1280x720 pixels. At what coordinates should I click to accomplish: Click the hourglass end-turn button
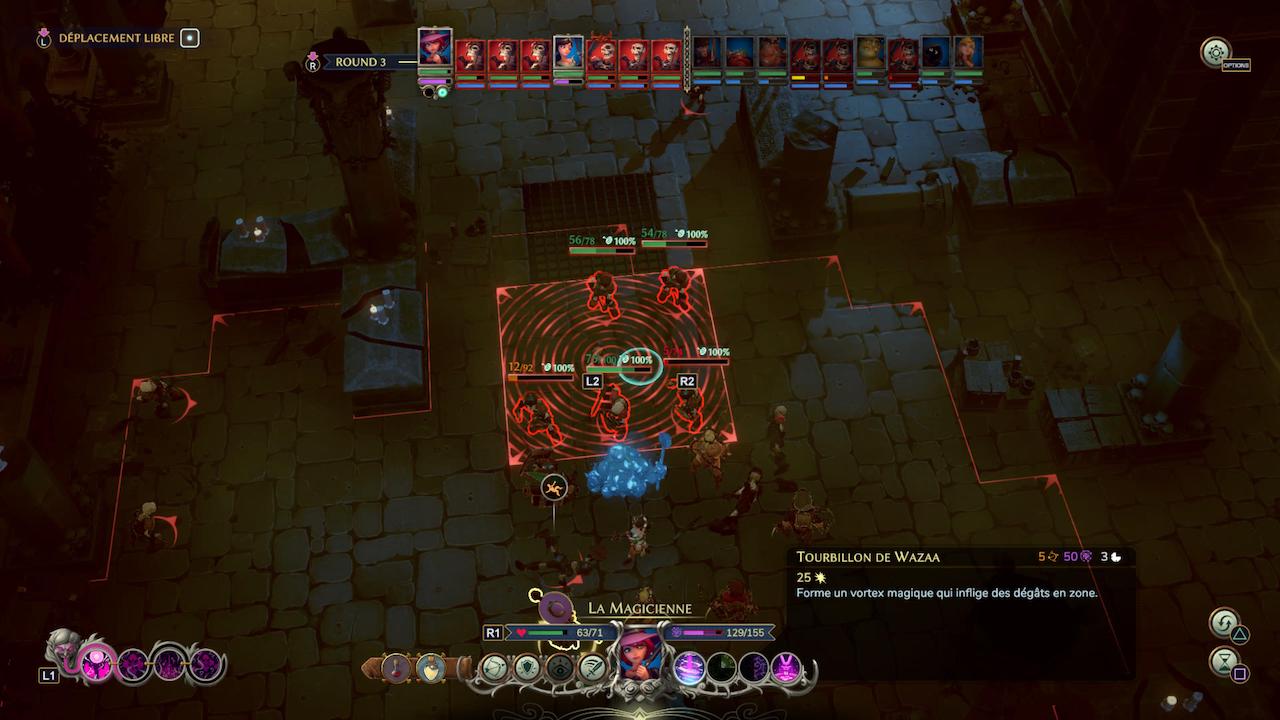tap(1224, 662)
